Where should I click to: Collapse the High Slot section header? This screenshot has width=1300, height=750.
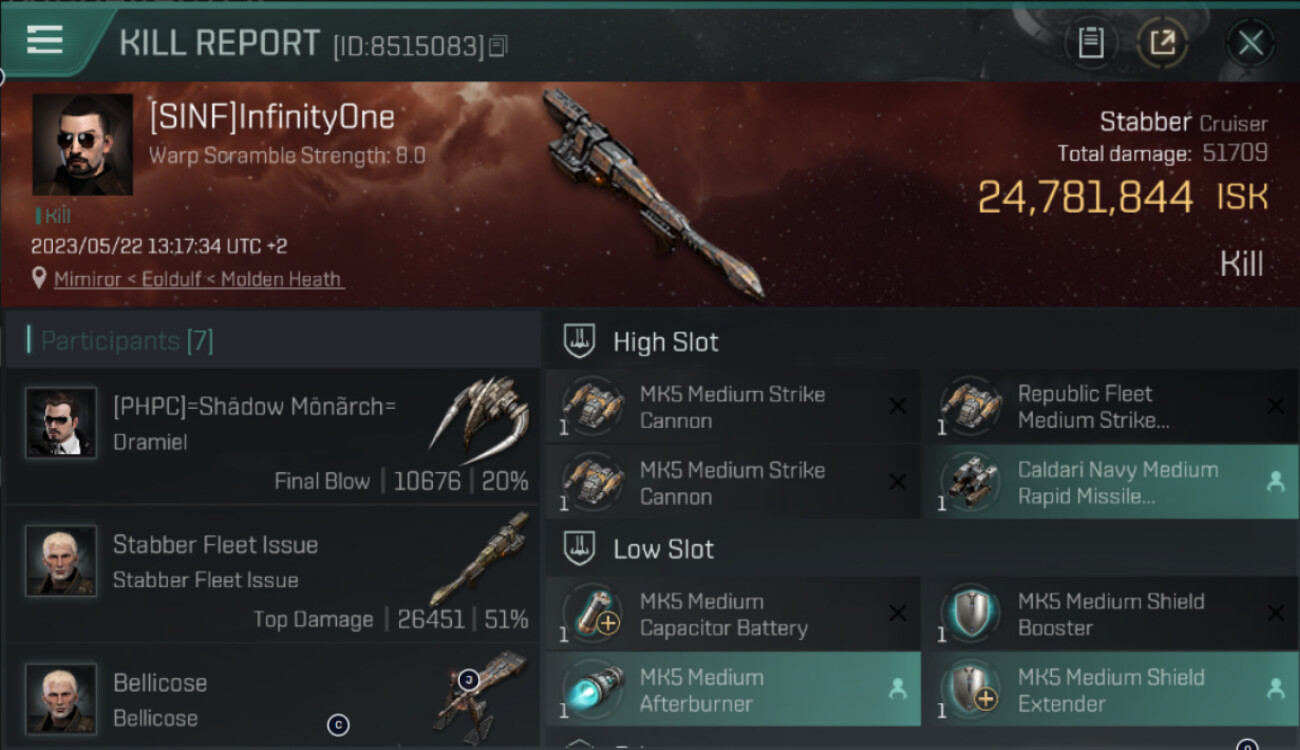[666, 342]
